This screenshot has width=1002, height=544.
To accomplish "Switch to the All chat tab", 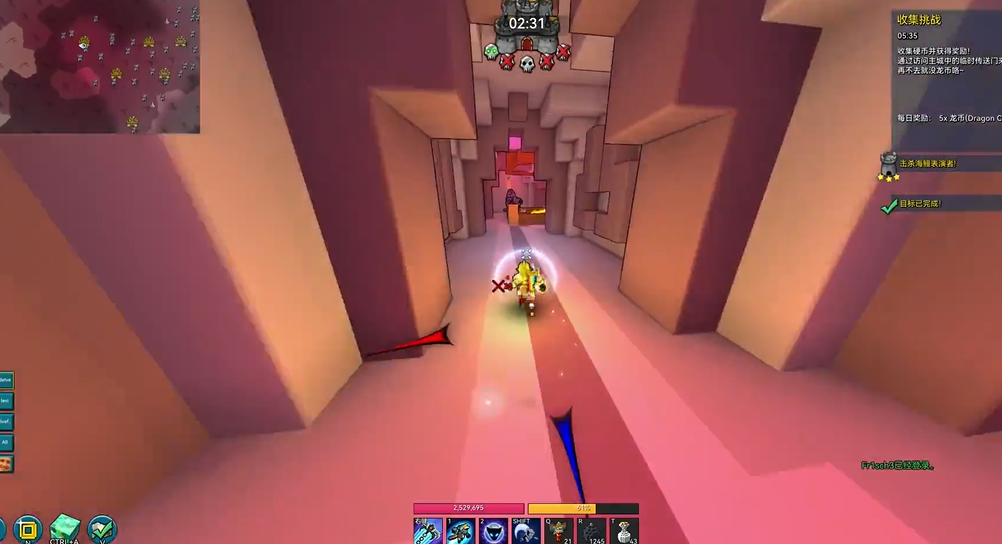I will pyautogui.click(x=6, y=442).
